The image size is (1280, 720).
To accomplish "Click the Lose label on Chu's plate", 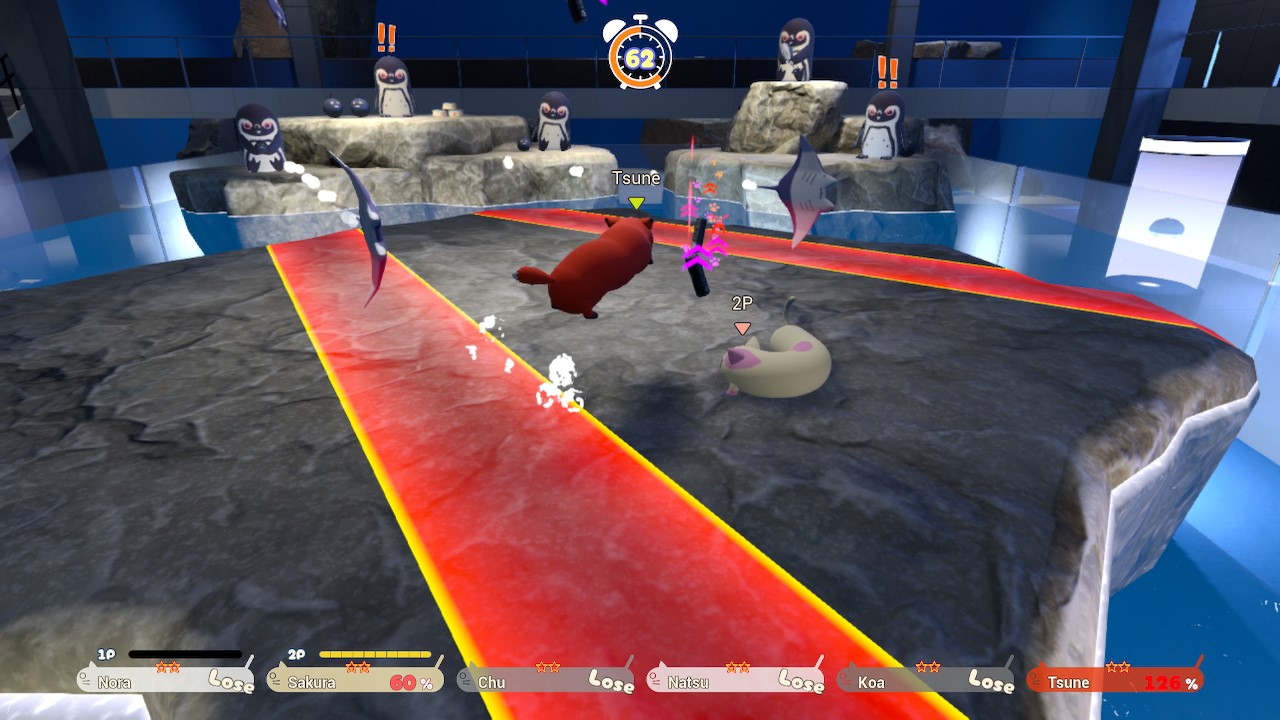I will [x=608, y=682].
